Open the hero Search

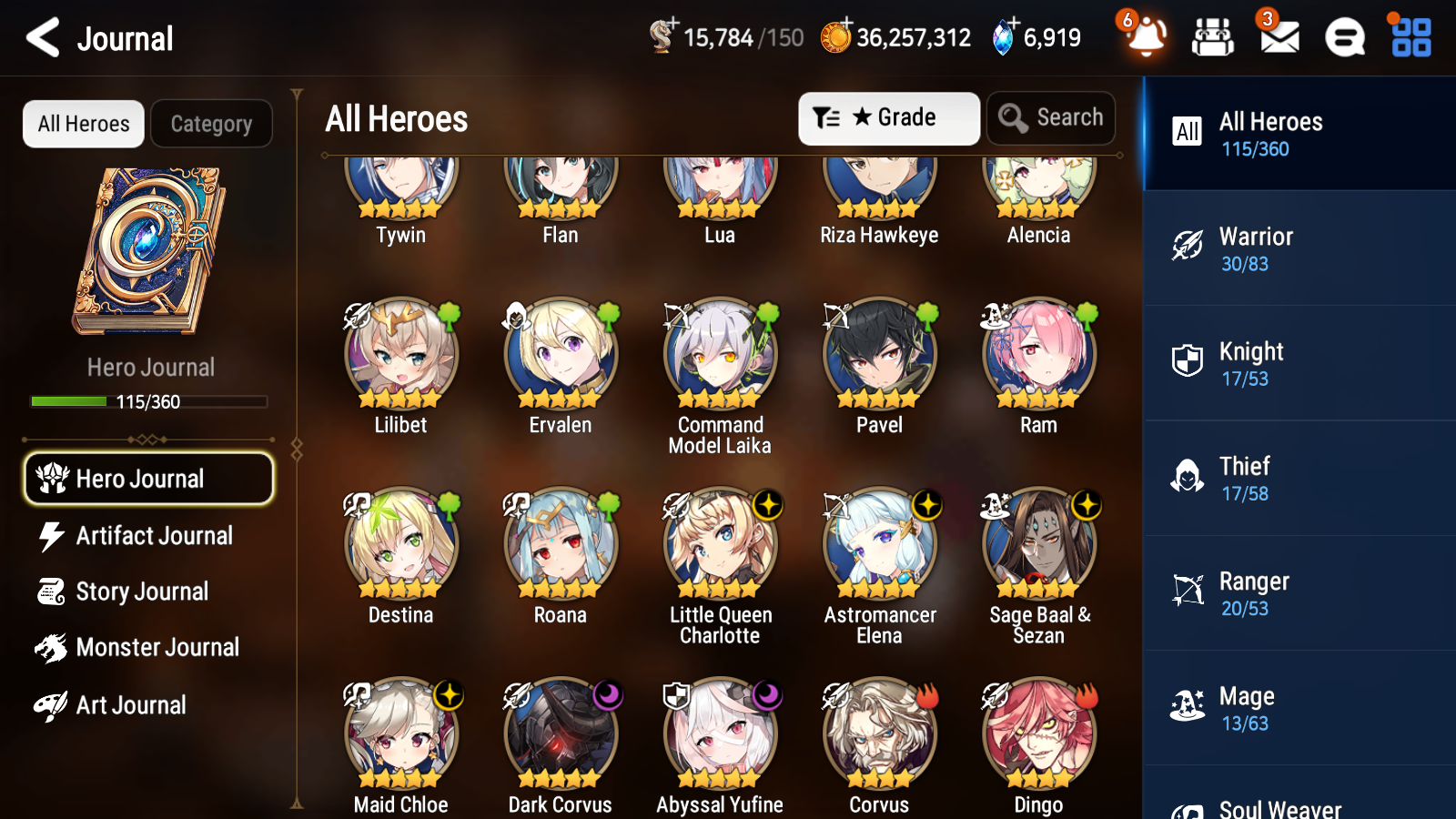(x=1051, y=117)
